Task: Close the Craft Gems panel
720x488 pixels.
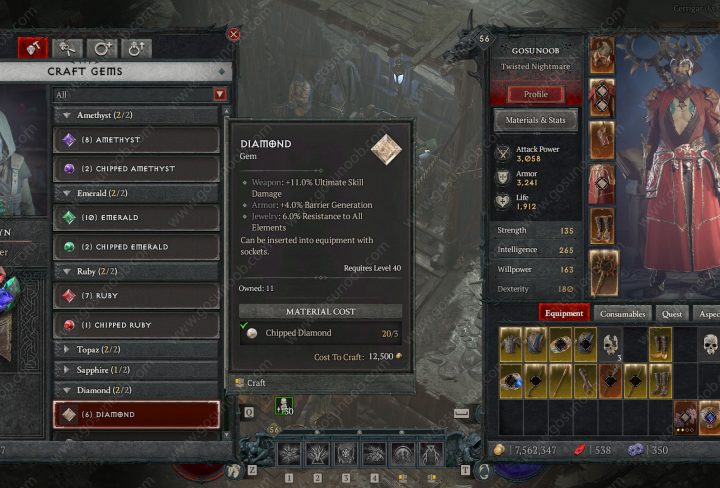Action: coord(233,34)
